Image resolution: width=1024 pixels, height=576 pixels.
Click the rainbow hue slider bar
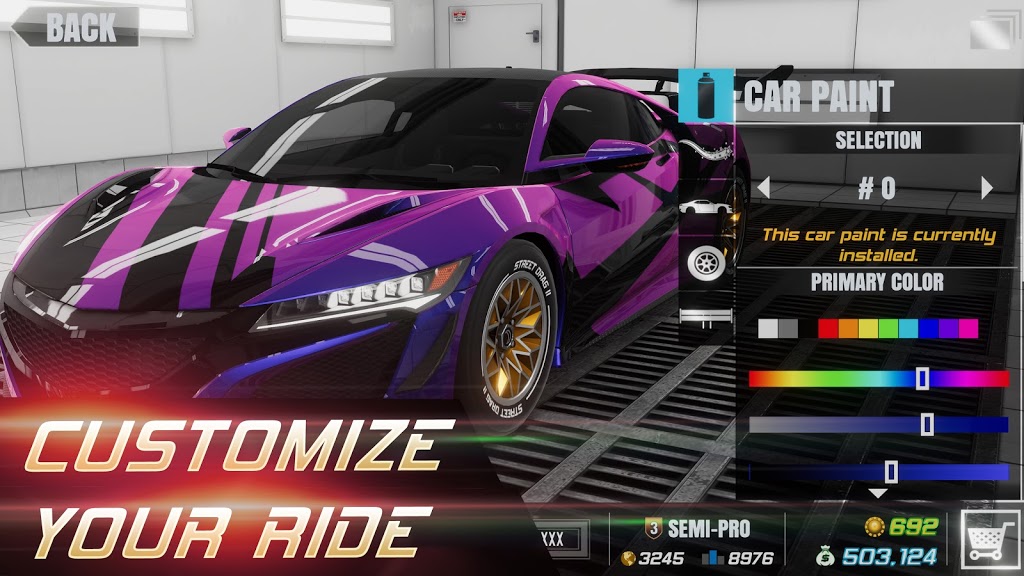[878, 379]
